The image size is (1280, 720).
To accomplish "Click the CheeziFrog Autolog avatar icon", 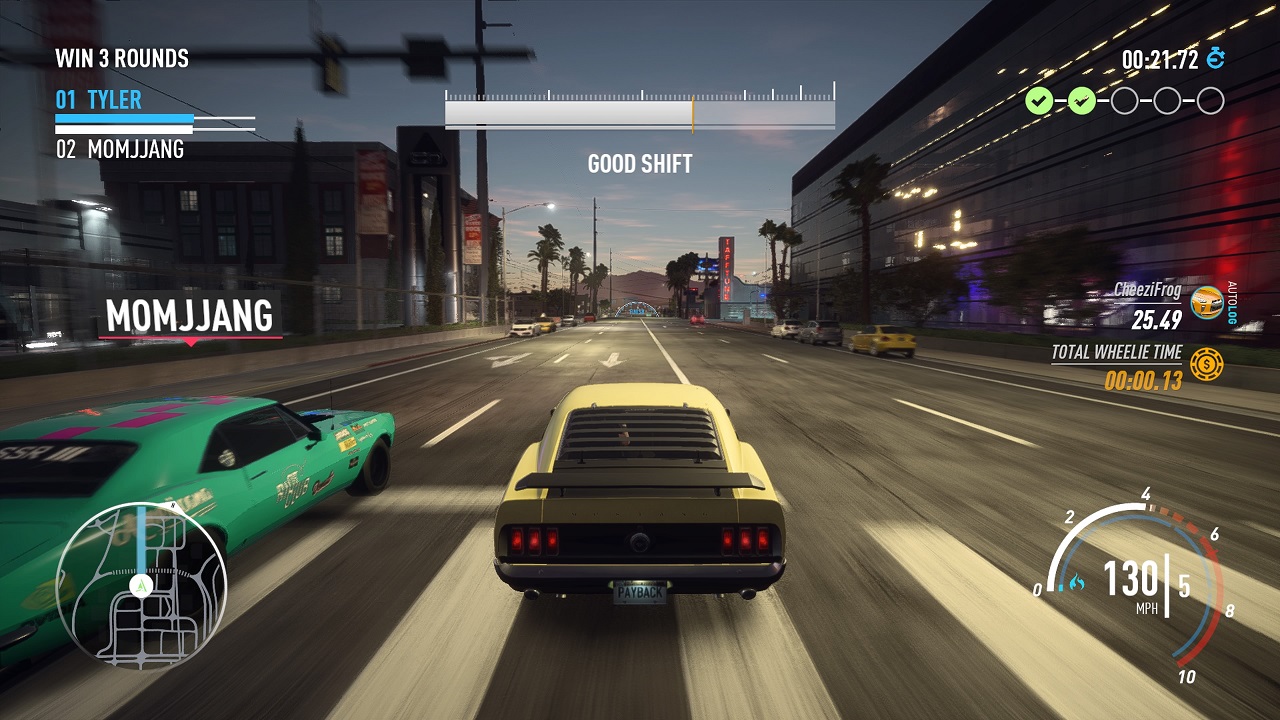I will click(1207, 302).
